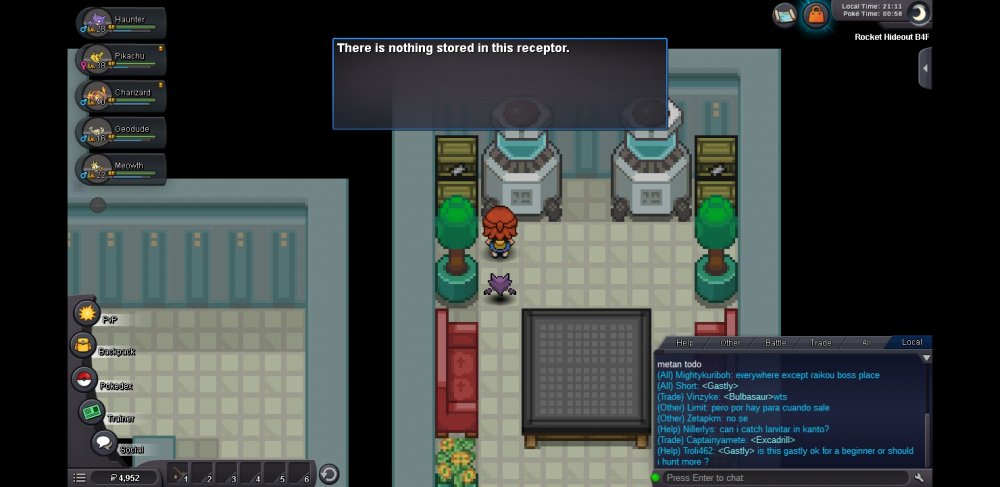Expand the collapsed side panel arrow

click(925, 68)
